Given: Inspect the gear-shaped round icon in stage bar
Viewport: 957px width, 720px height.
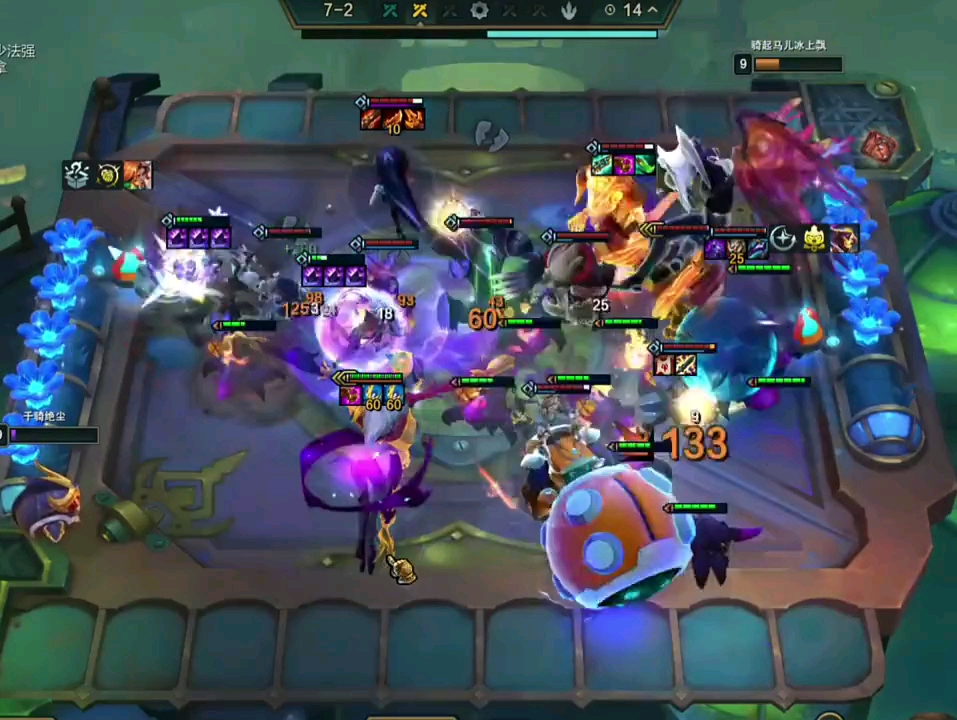Looking at the screenshot, I should (480, 11).
